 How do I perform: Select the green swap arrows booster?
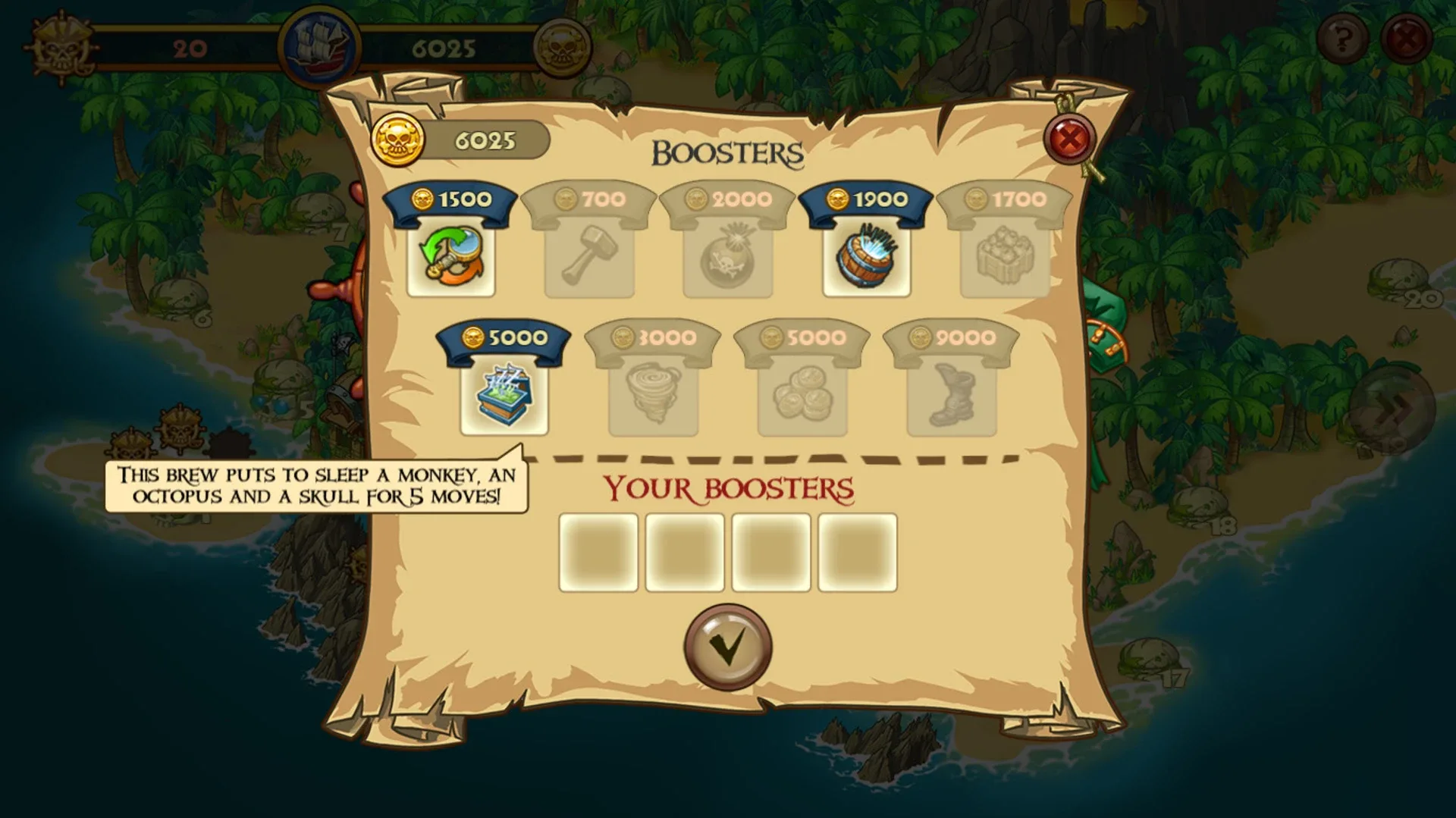453,256
